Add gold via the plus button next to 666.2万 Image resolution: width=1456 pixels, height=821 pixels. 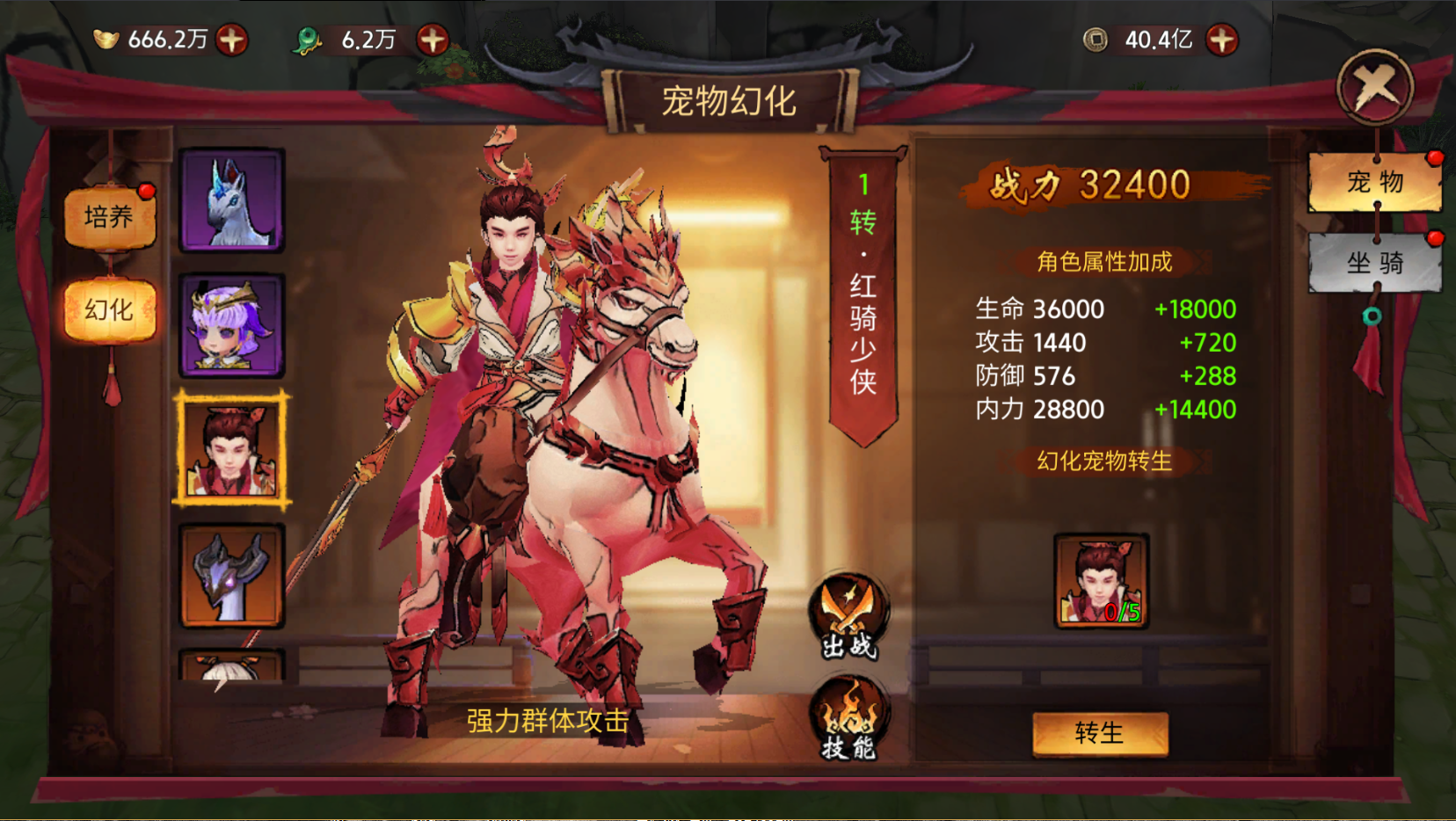pyautogui.click(x=231, y=39)
